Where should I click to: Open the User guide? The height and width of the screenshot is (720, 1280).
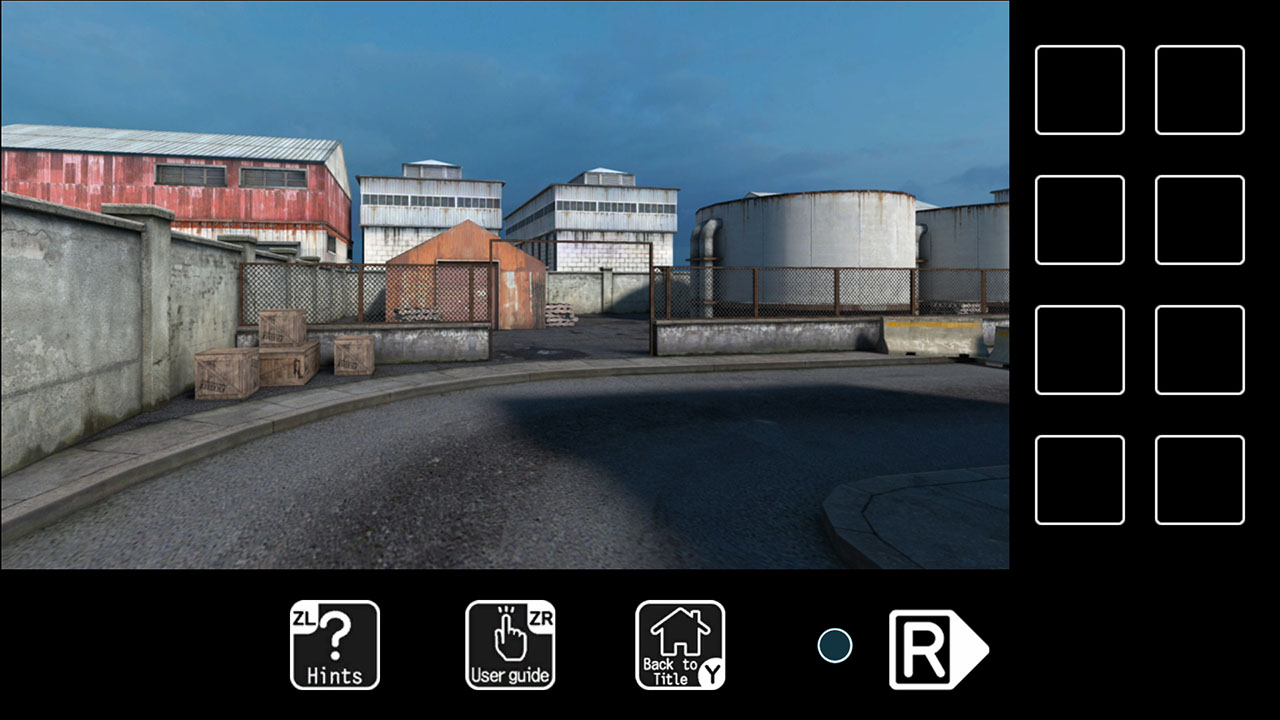pos(510,645)
